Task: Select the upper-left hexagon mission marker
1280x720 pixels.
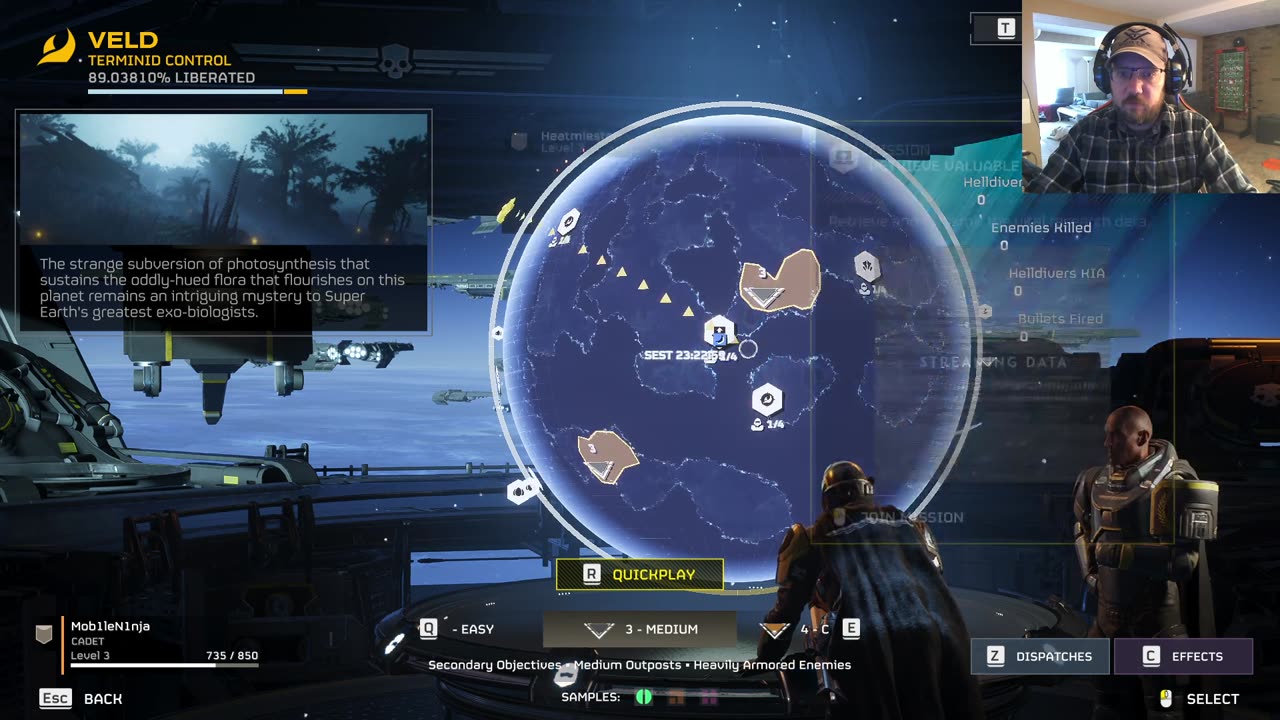Action: click(569, 221)
